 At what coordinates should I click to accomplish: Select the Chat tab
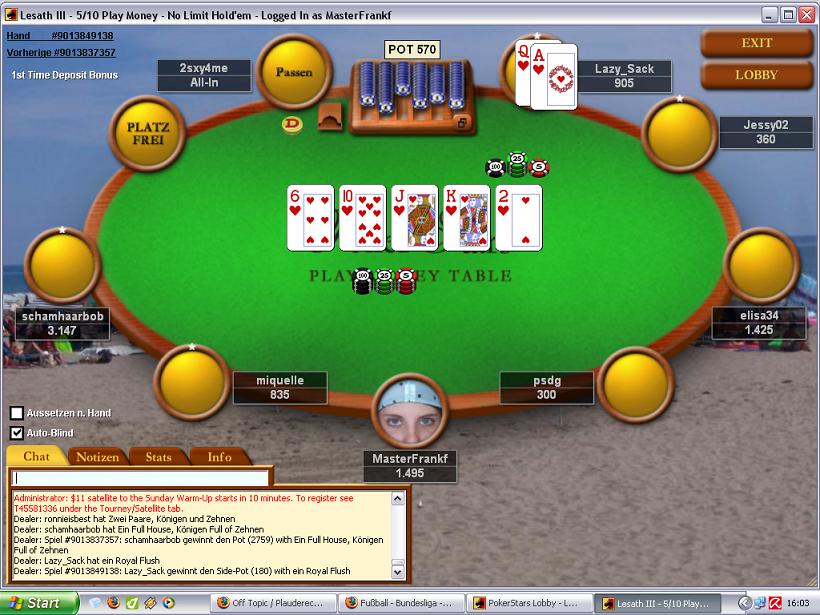(x=37, y=457)
